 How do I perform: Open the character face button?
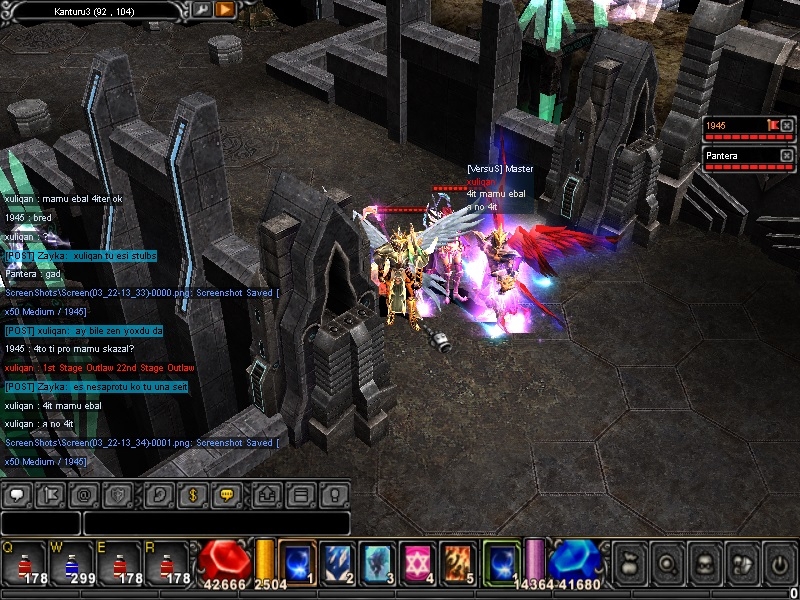[703, 561]
